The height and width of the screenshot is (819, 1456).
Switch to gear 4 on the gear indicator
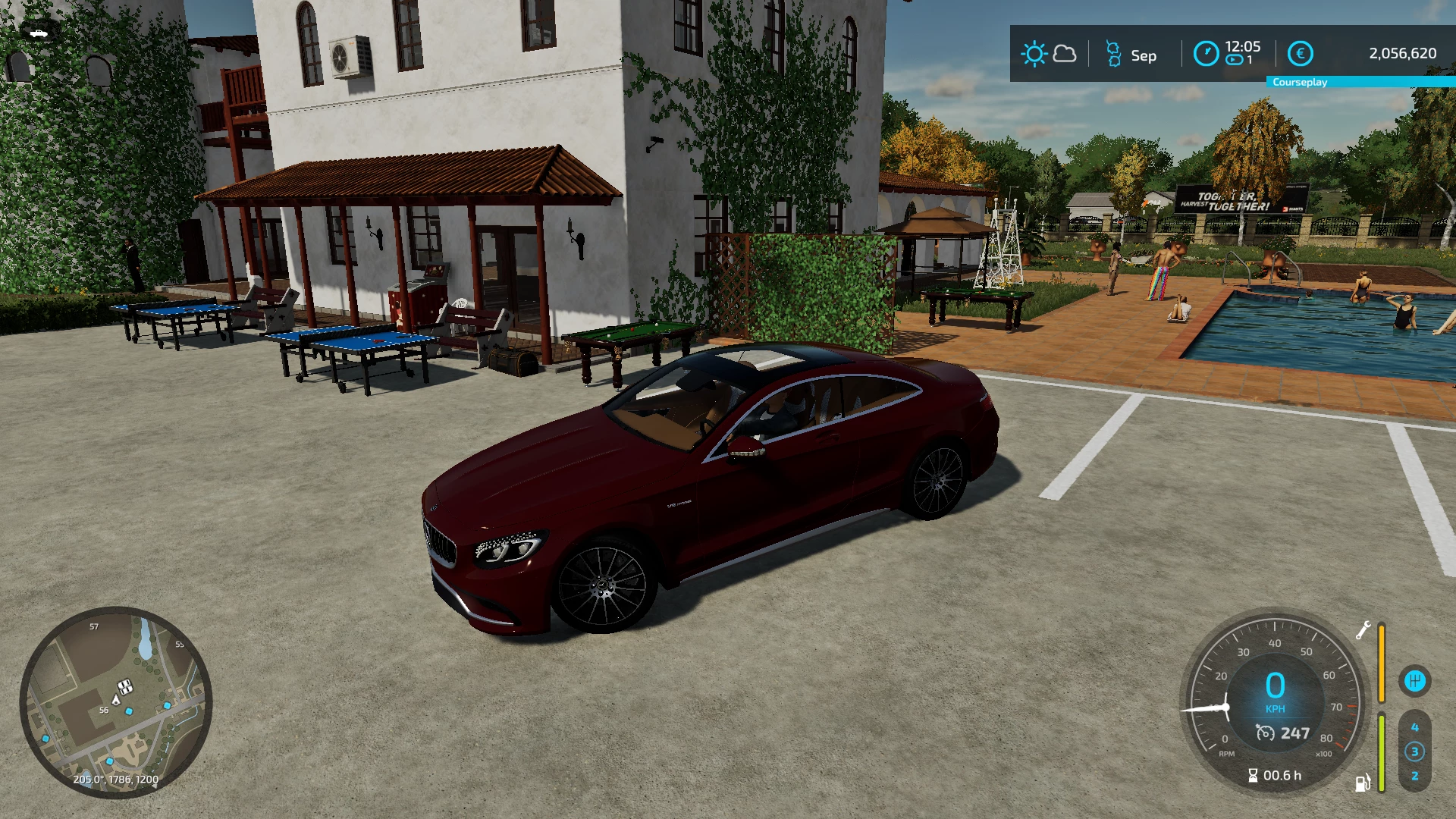point(1415,728)
